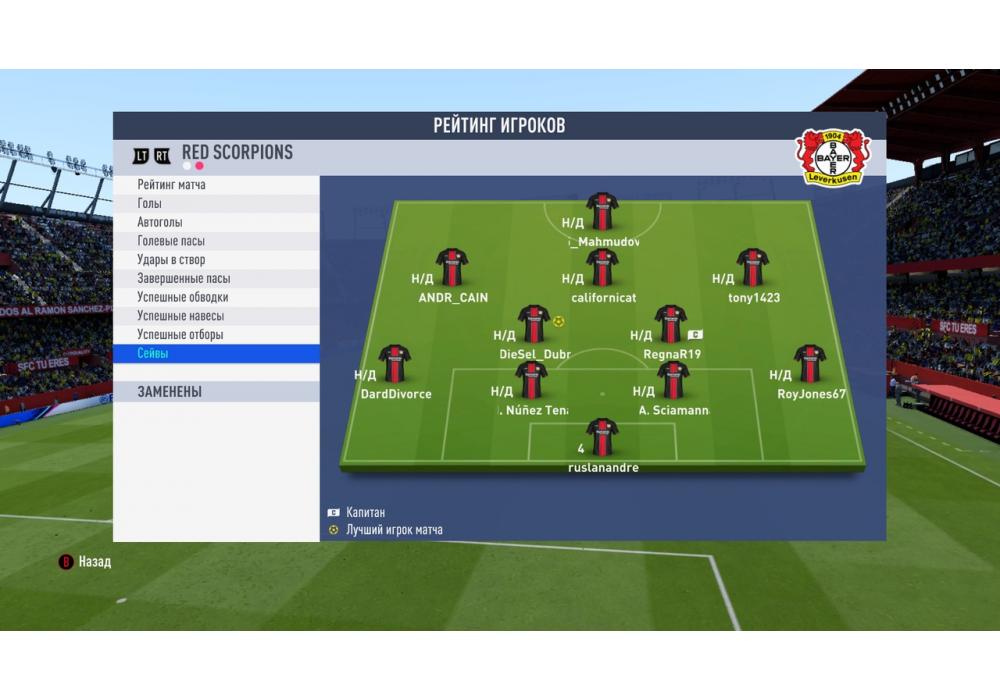The image size is (1000, 700).
Task: Select tony1423 on the formation
Action: click(x=753, y=267)
